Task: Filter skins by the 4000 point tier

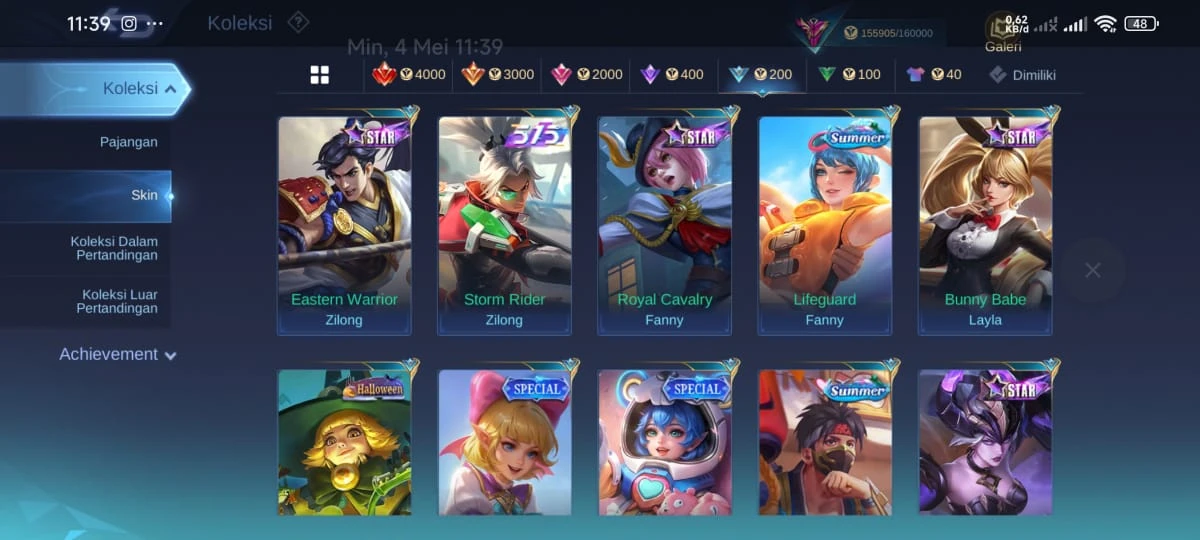Action: click(408, 75)
